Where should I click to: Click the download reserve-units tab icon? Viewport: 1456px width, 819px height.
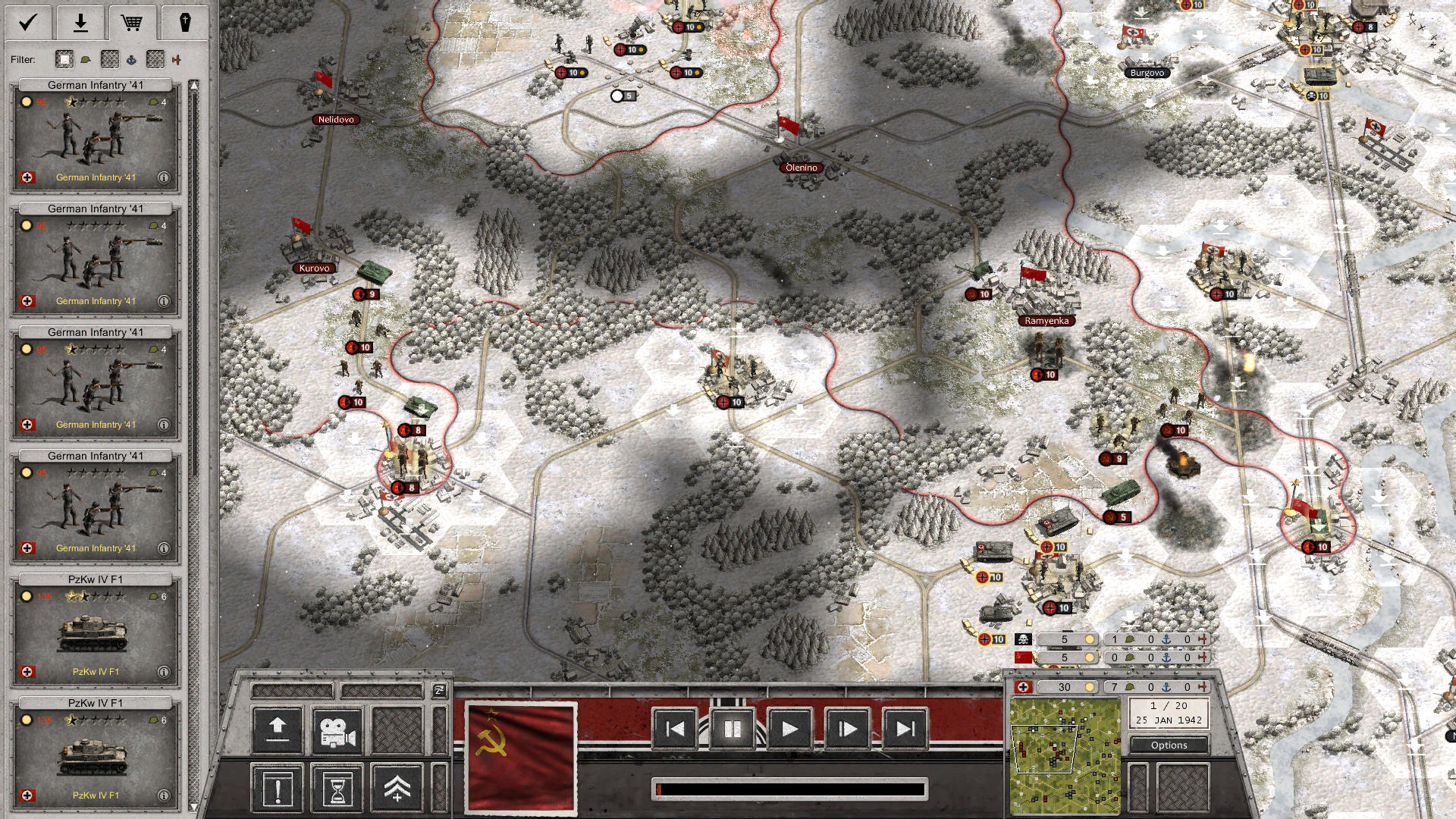[x=80, y=21]
